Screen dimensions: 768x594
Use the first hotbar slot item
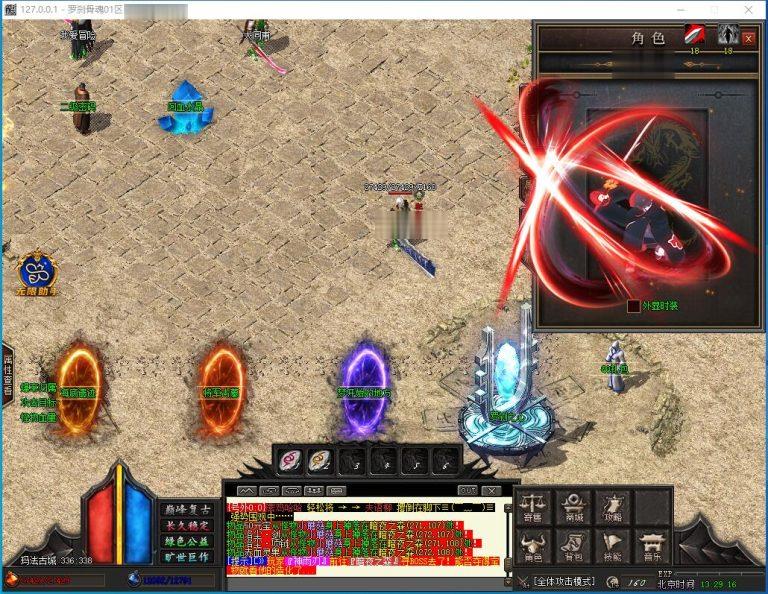(289, 459)
